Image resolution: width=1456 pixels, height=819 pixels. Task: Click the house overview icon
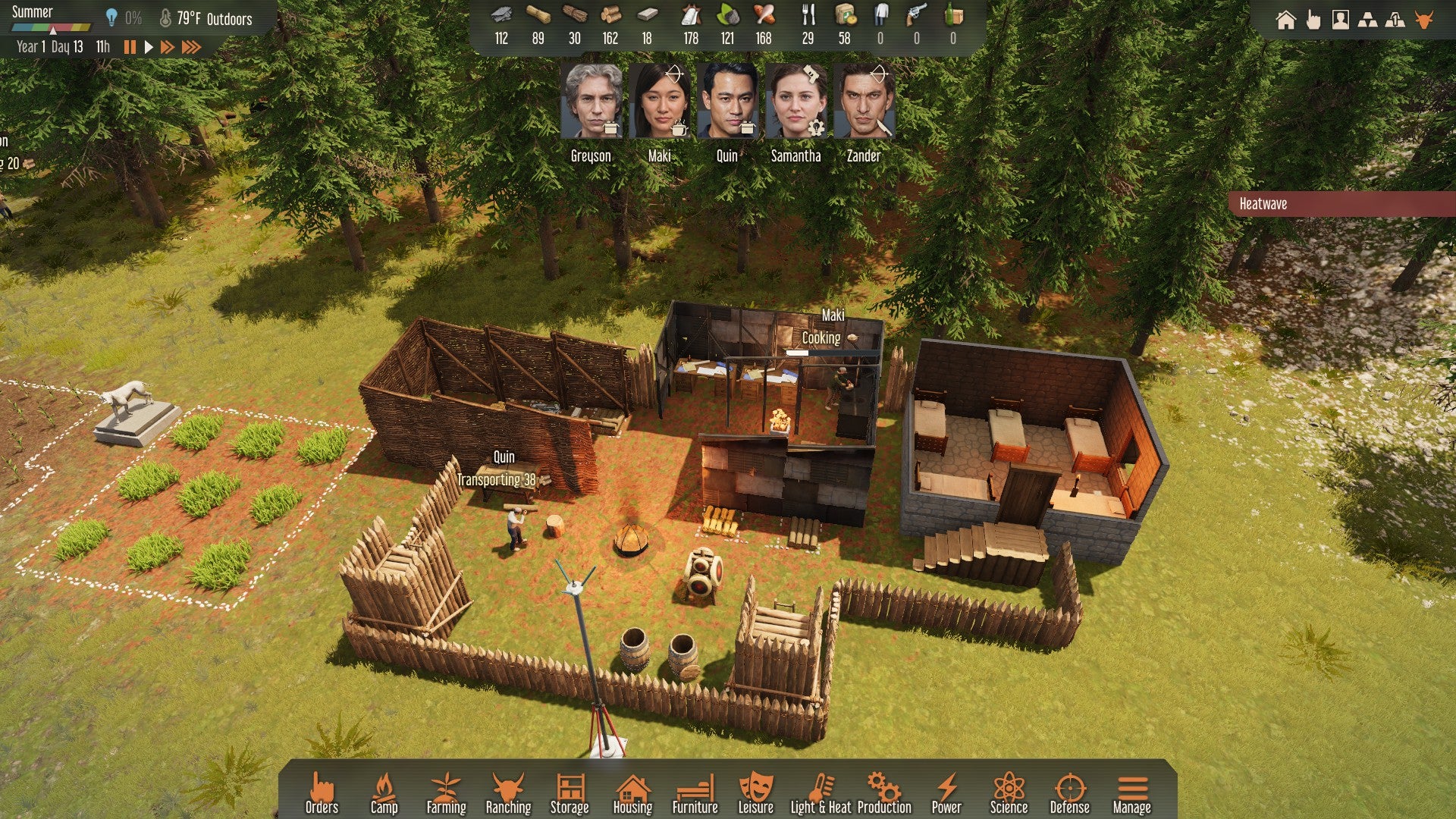click(x=1285, y=20)
